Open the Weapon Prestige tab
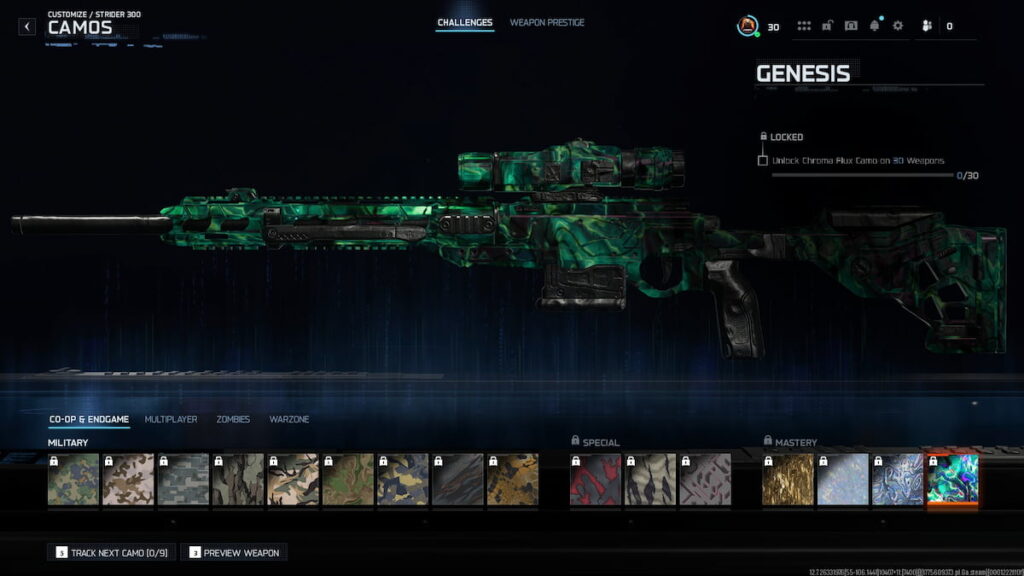Viewport: 1024px width, 576px height. pos(547,22)
